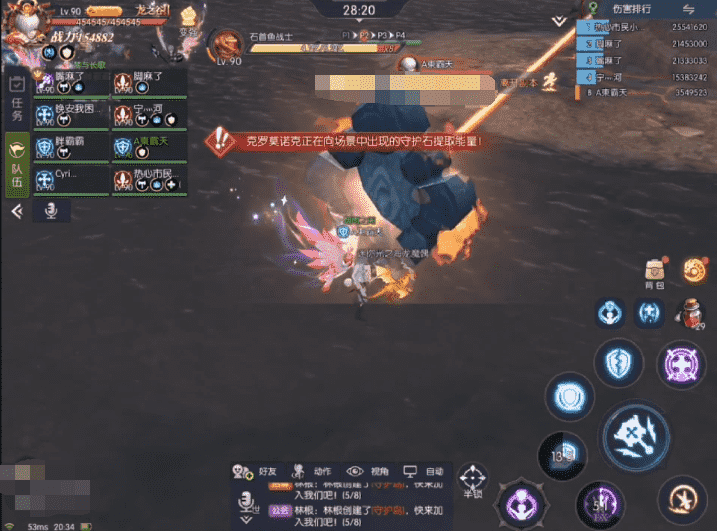Viewport: 717px width, 531px height.
Task: Select team member 晚安我困
Action: point(71,114)
